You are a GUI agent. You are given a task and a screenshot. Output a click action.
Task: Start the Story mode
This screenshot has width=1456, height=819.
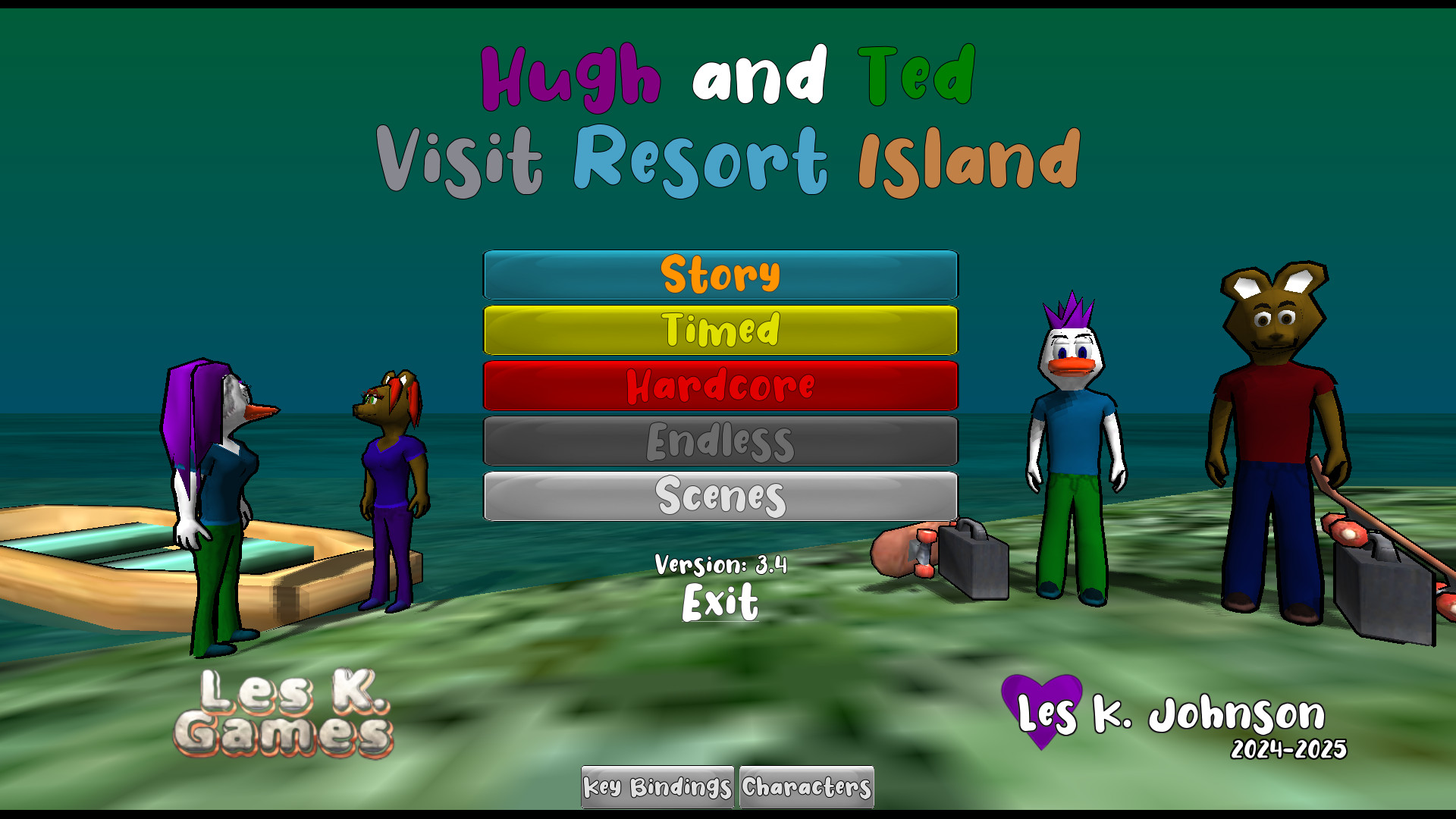tap(720, 275)
